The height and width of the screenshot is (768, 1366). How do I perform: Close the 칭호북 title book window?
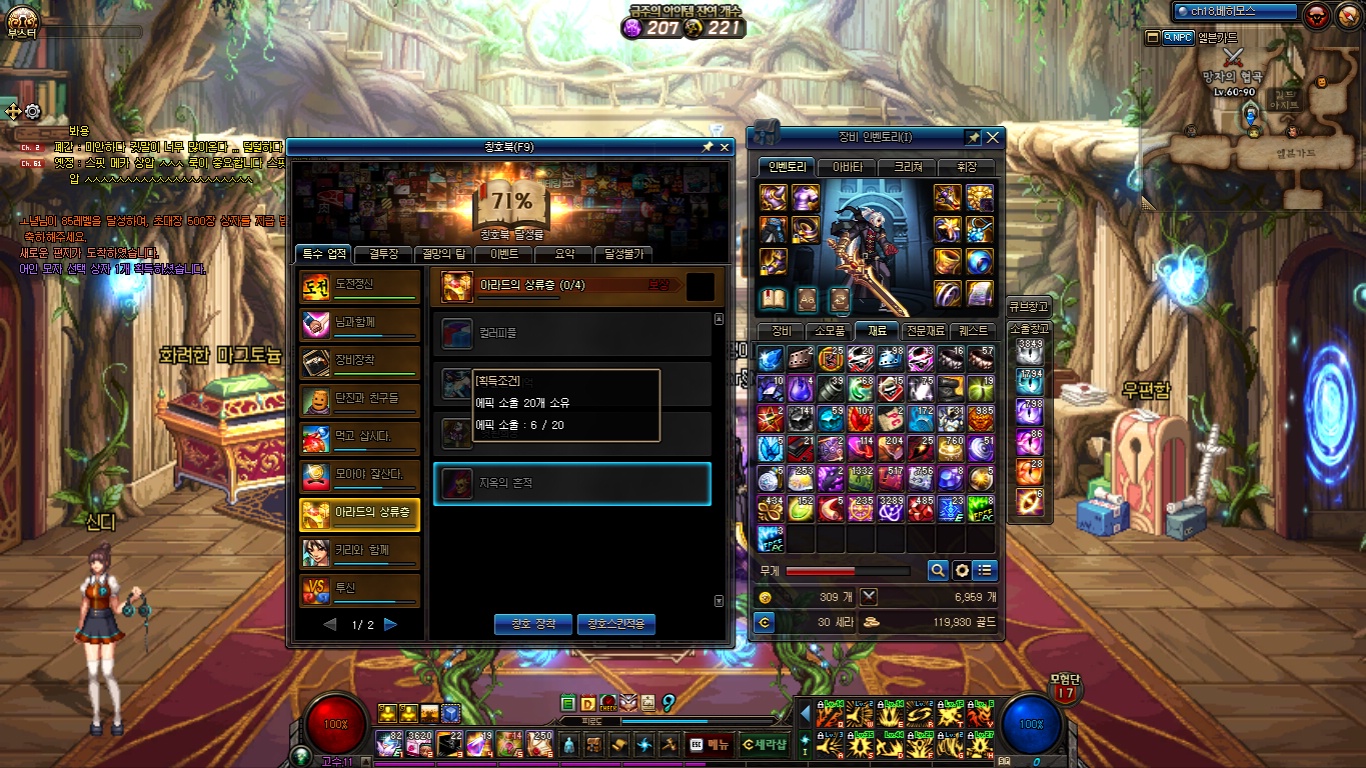725,147
